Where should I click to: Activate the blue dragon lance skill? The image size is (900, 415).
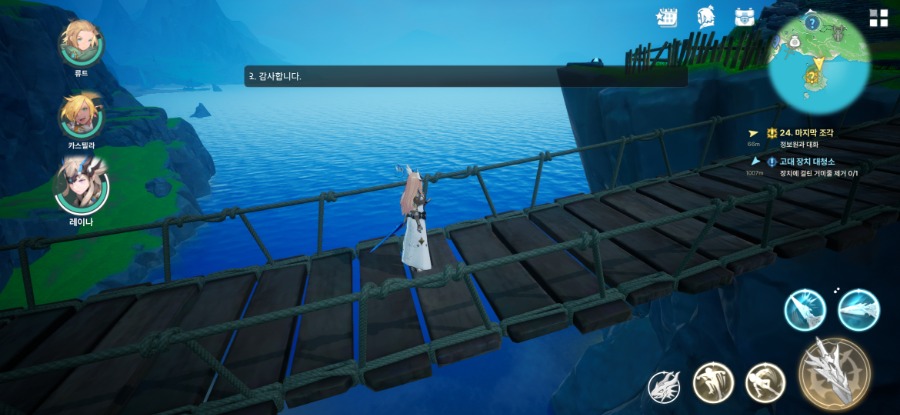tap(857, 309)
